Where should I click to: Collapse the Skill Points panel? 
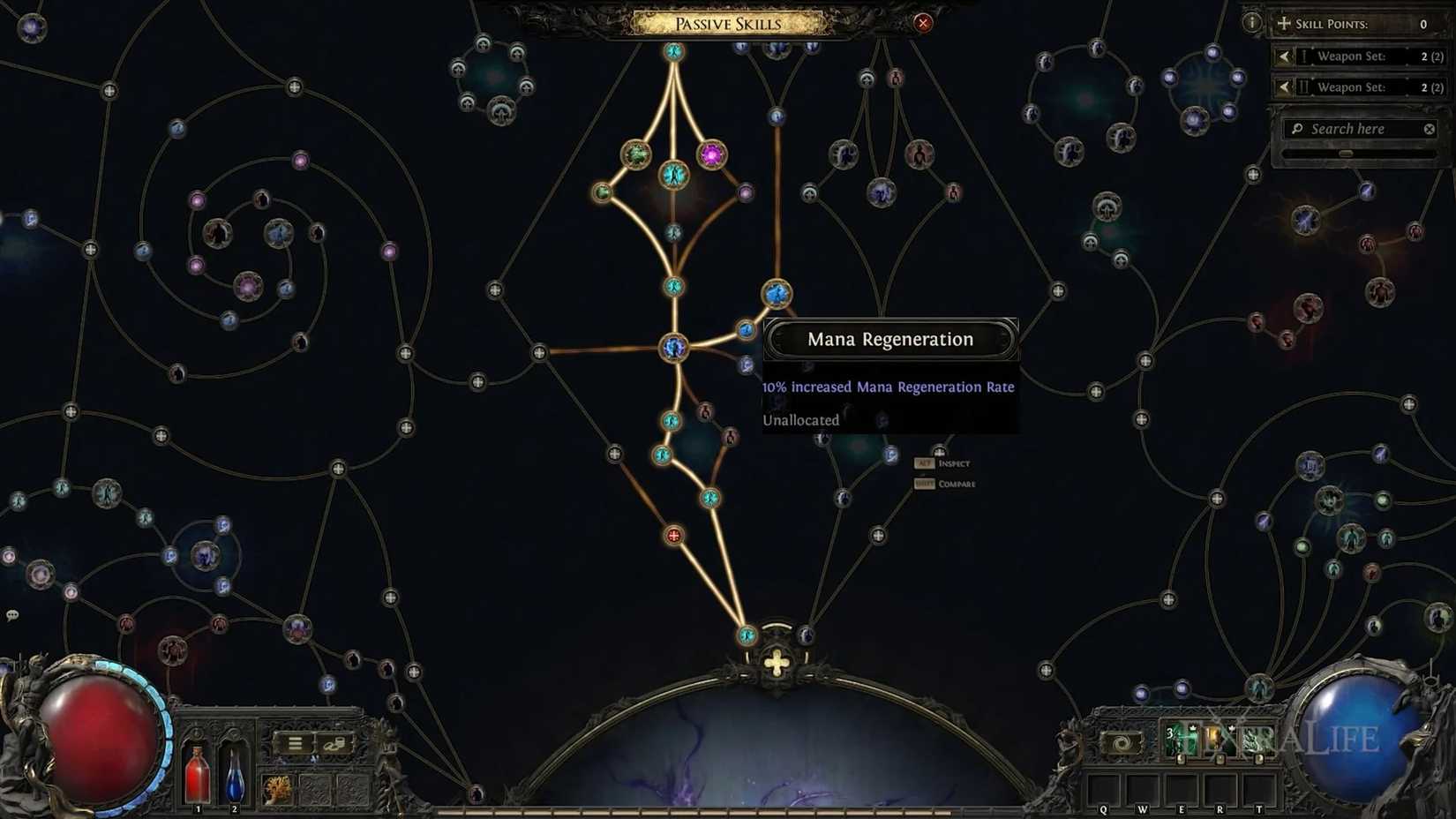point(1284,24)
